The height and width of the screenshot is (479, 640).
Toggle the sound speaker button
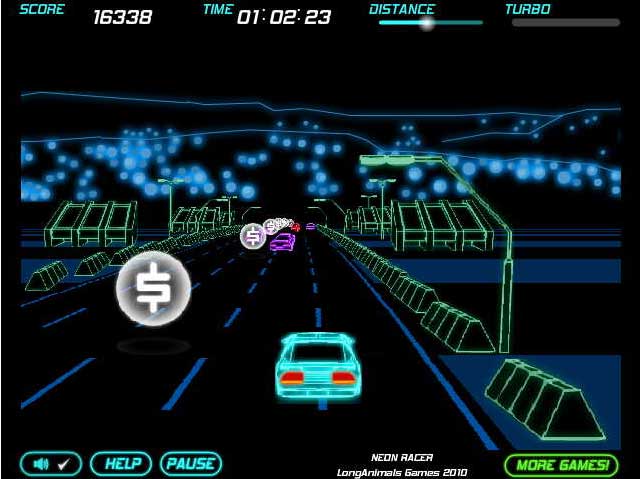point(50,464)
